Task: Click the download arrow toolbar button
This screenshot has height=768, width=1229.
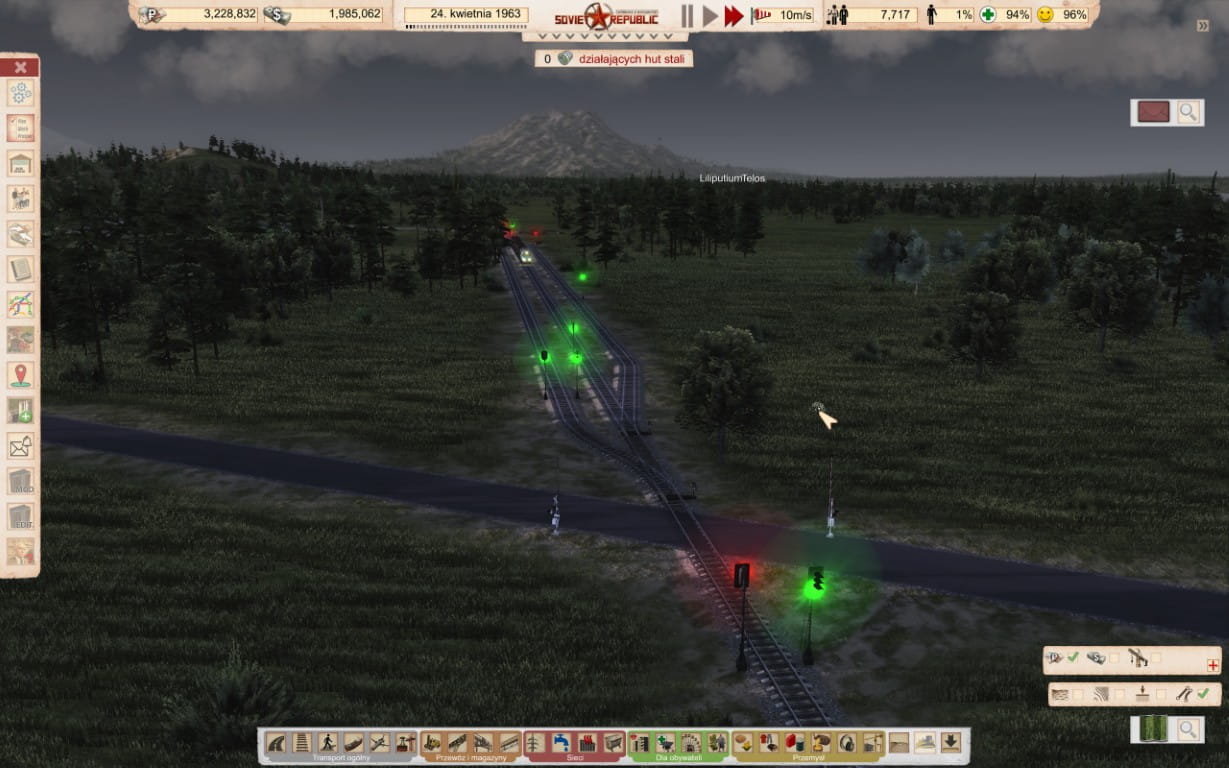Action: (x=950, y=742)
